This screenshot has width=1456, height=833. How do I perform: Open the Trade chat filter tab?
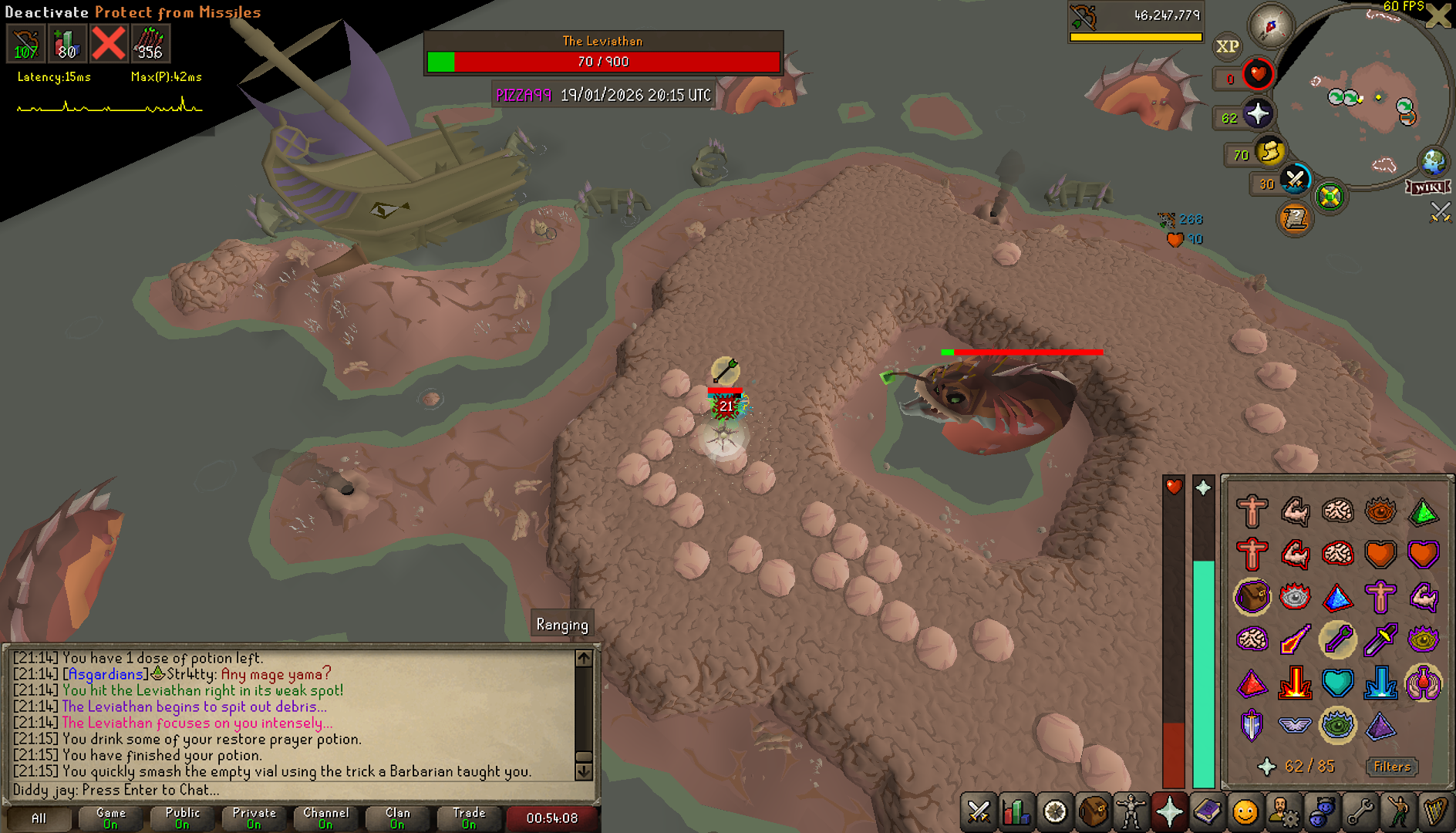click(469, 818)
